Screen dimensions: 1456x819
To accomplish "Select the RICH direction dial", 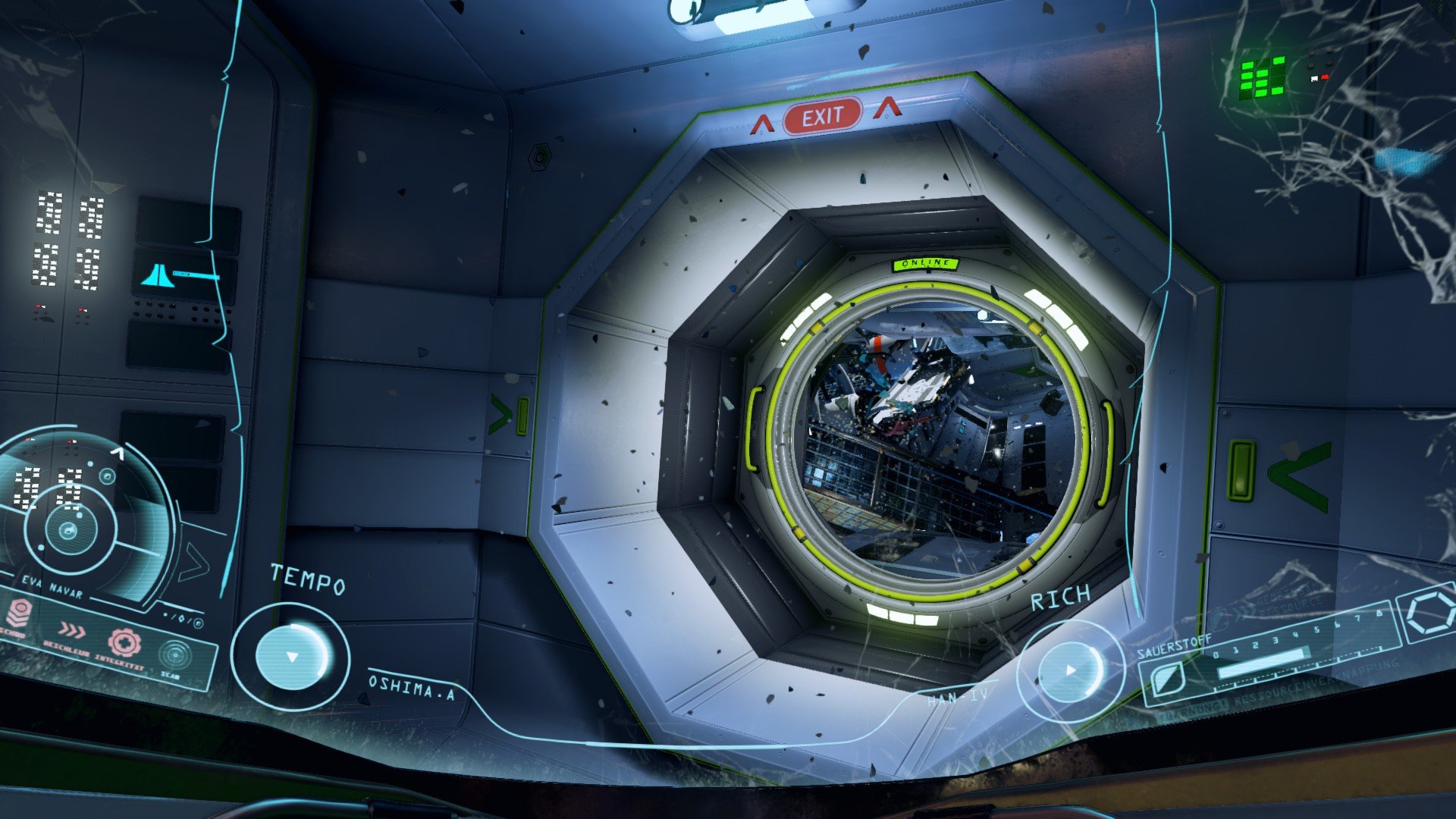I will coord(1070,670).
